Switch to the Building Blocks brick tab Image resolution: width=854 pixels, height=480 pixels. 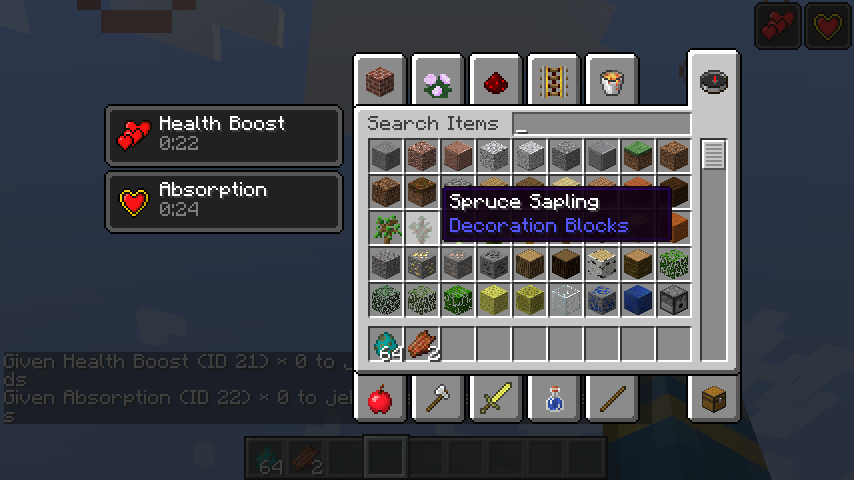[379, 81]
